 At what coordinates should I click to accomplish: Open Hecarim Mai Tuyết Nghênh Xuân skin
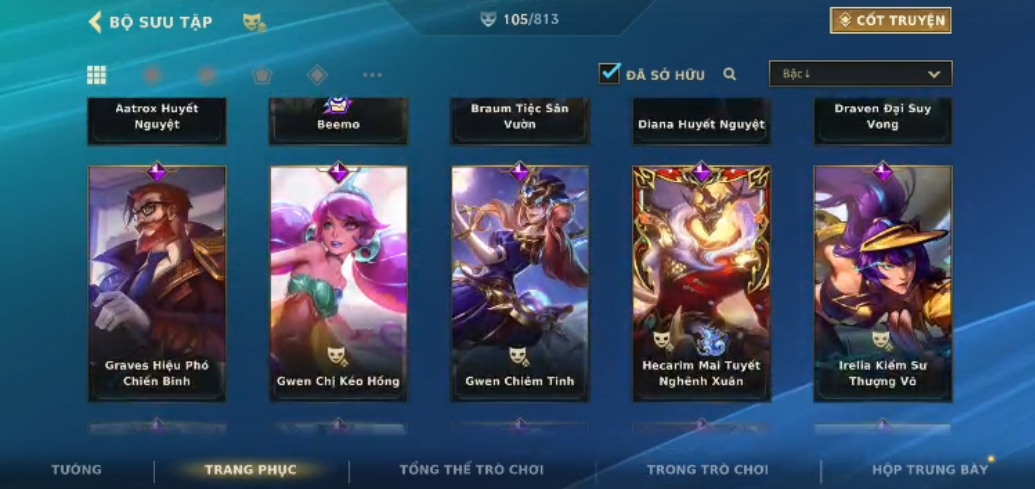click(701, 284)
